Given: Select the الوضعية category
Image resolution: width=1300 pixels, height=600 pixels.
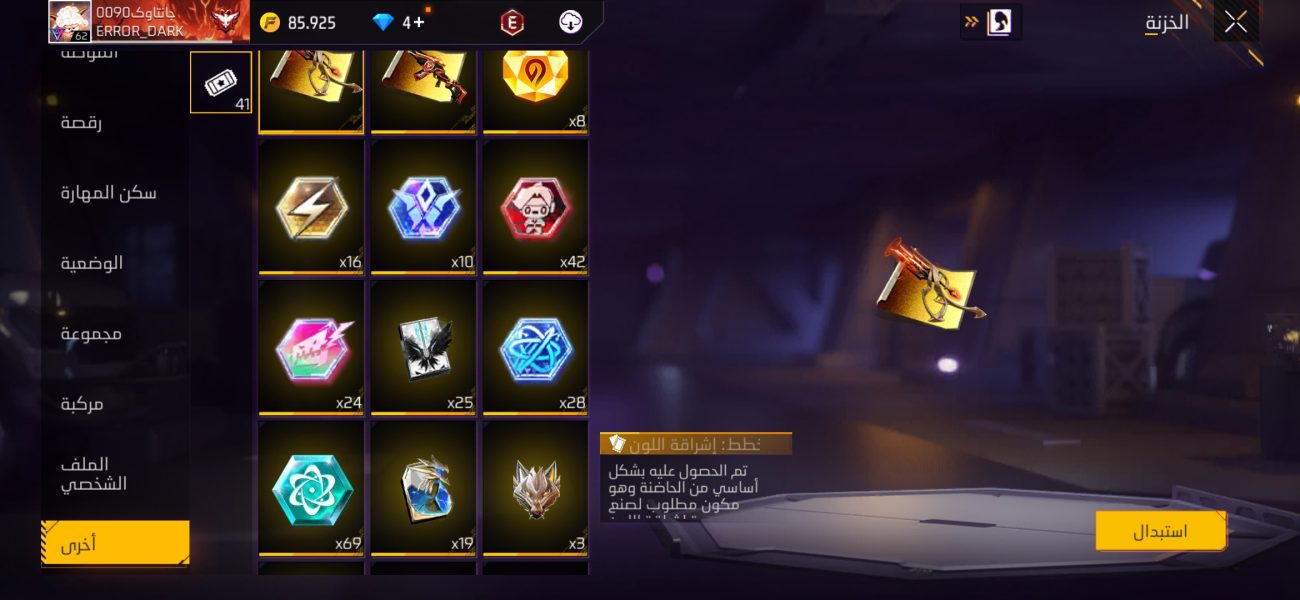Looking at the screenshot, I should [92, 263].
